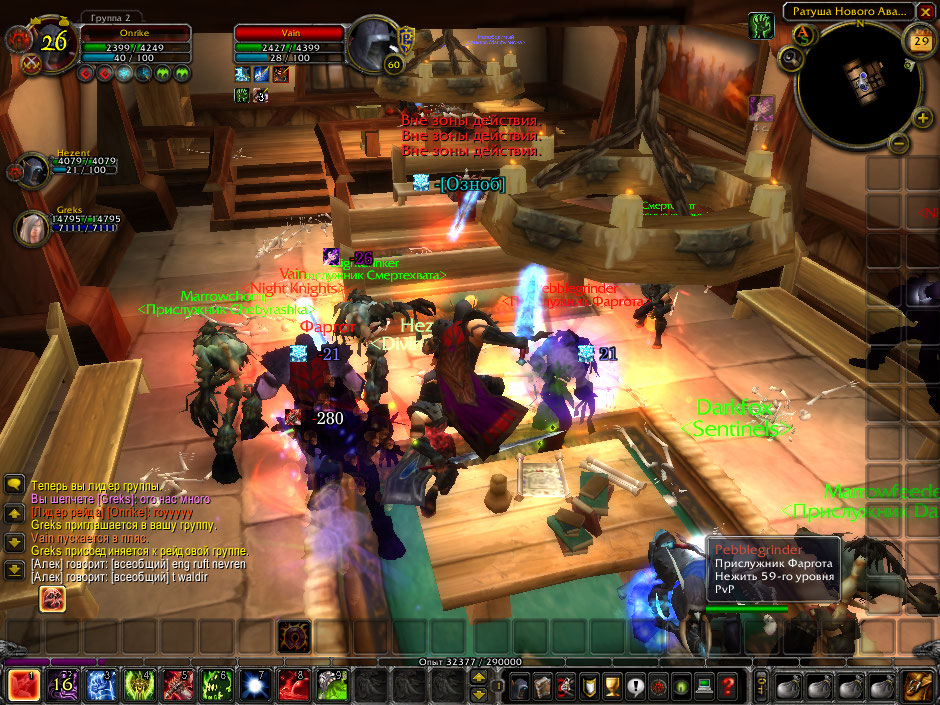Click the green hand buff icon
This screenshot has width=940, height=705.
[760, 26]
